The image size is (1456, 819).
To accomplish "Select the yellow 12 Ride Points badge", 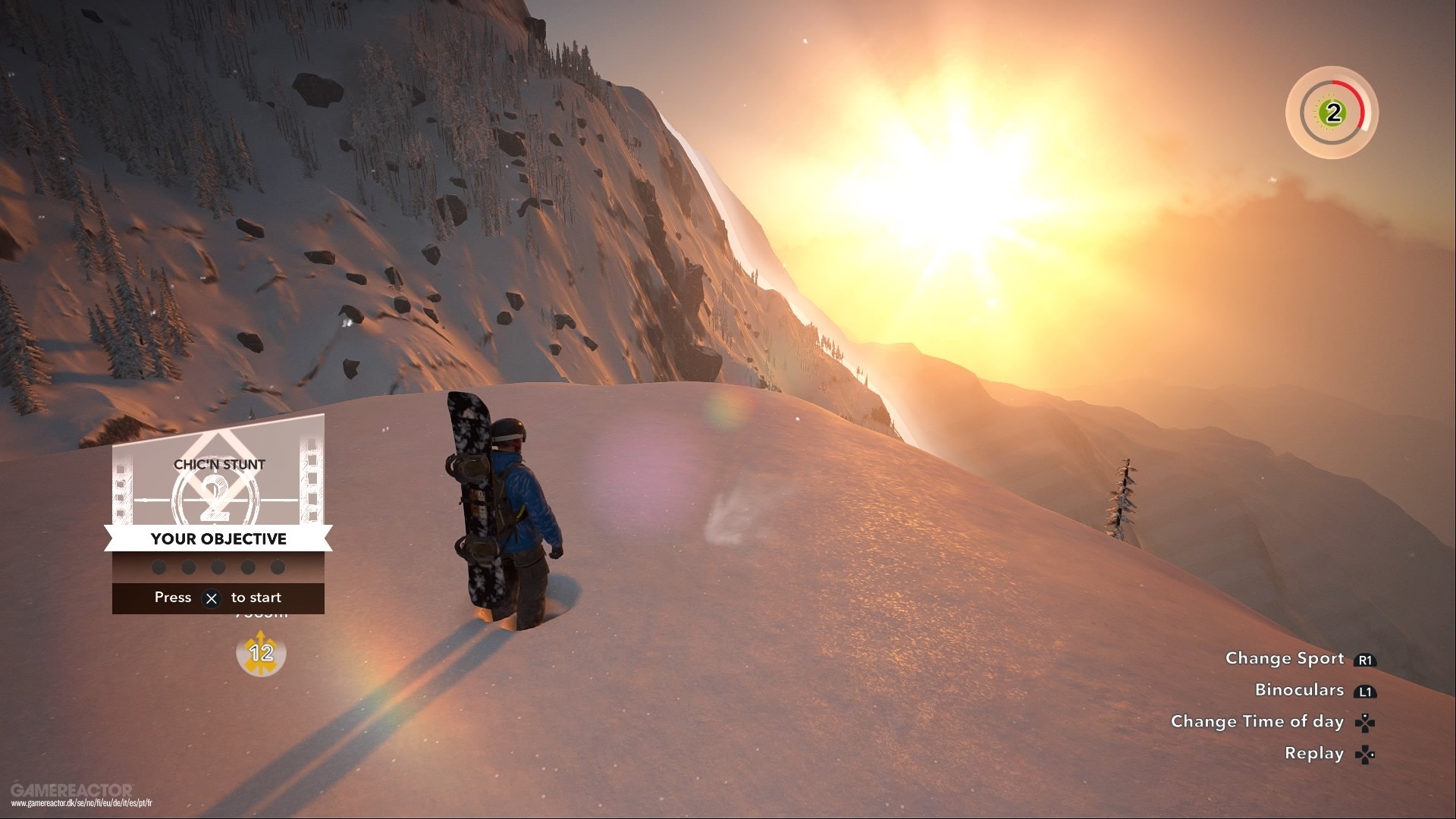I will pos(261,655).
